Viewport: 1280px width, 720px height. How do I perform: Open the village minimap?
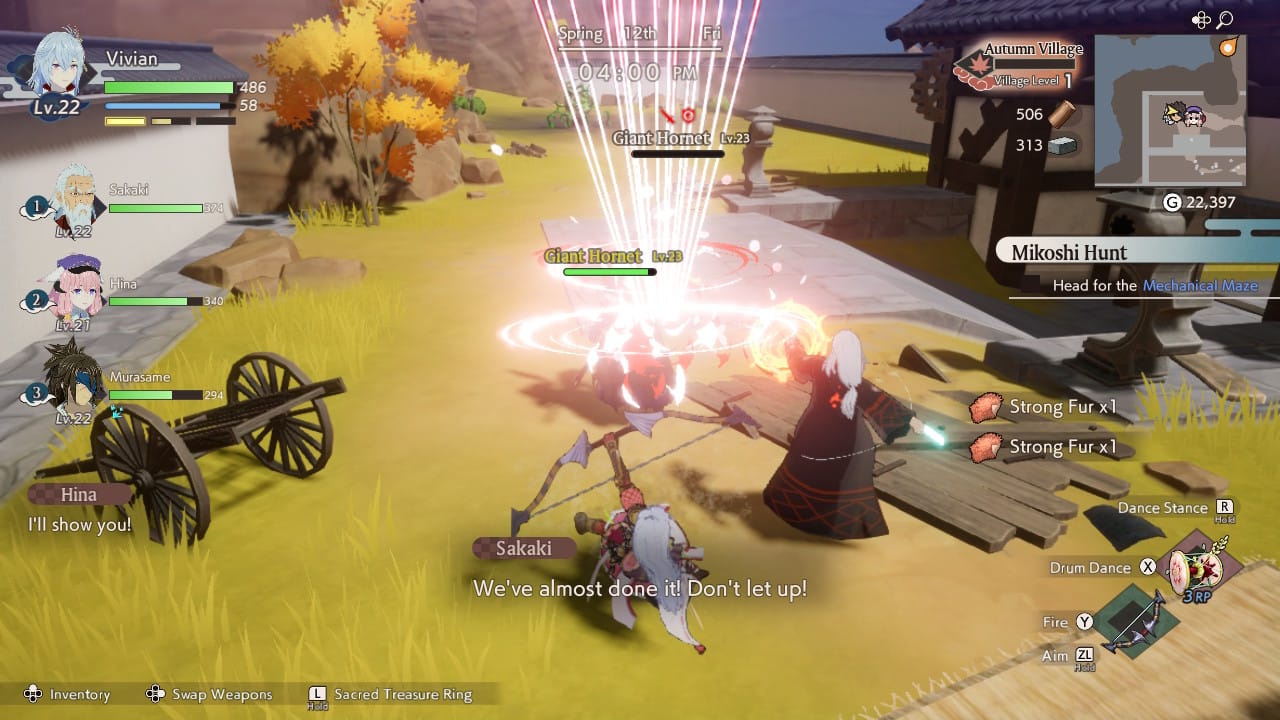[1170, 110]
